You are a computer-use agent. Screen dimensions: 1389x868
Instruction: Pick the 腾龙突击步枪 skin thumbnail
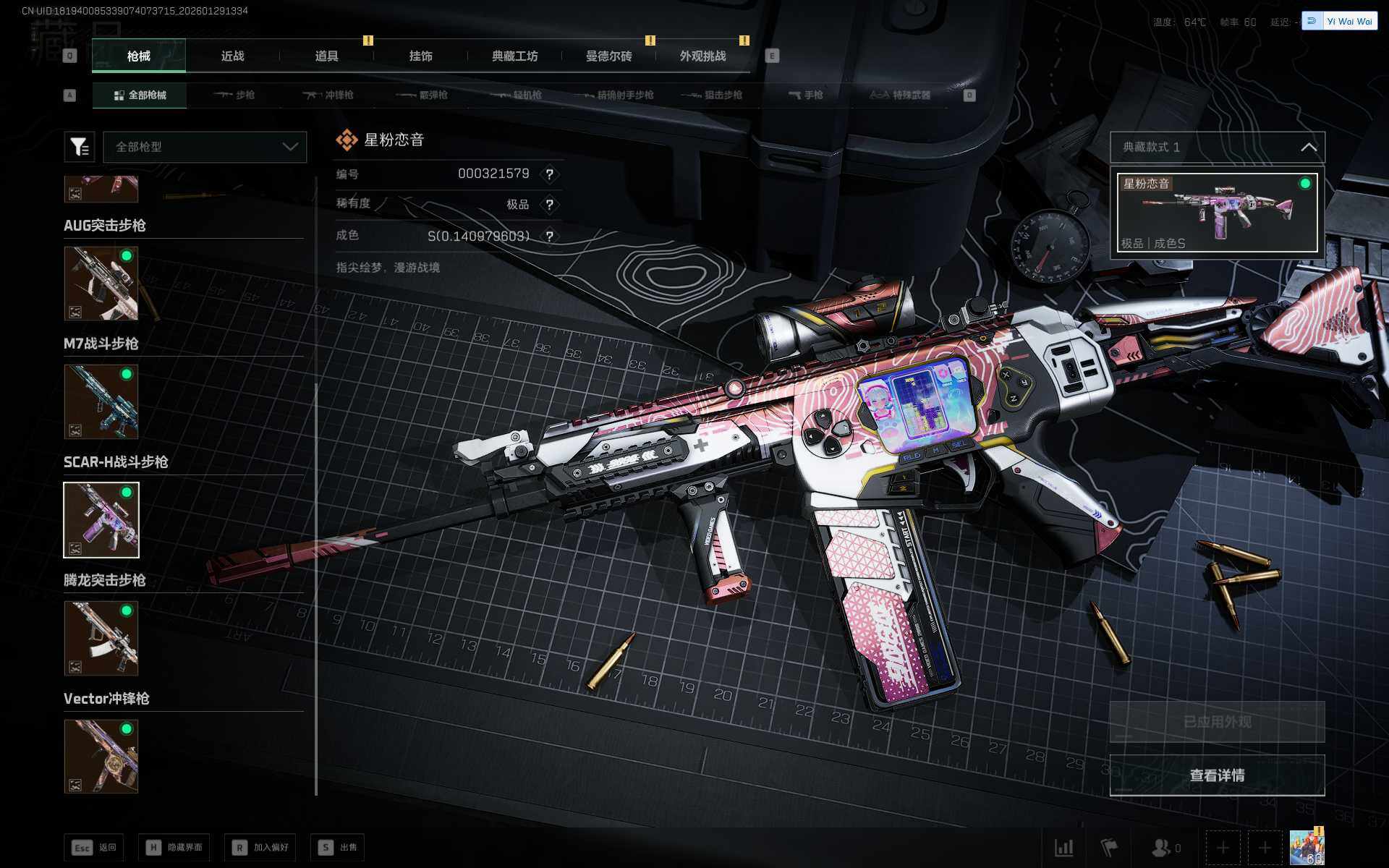click(101, 638)
